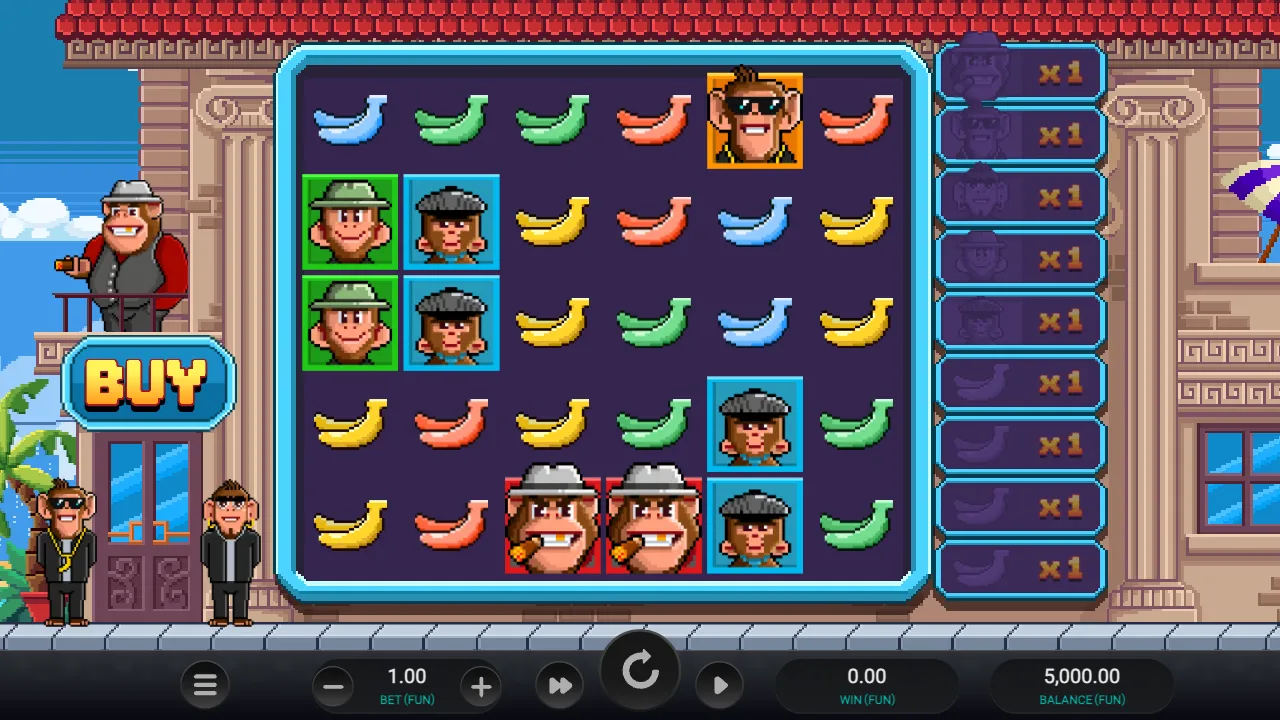Click the flat-cap monkey on the bottom row
1280x720 pixels.
tap(755, 524)
